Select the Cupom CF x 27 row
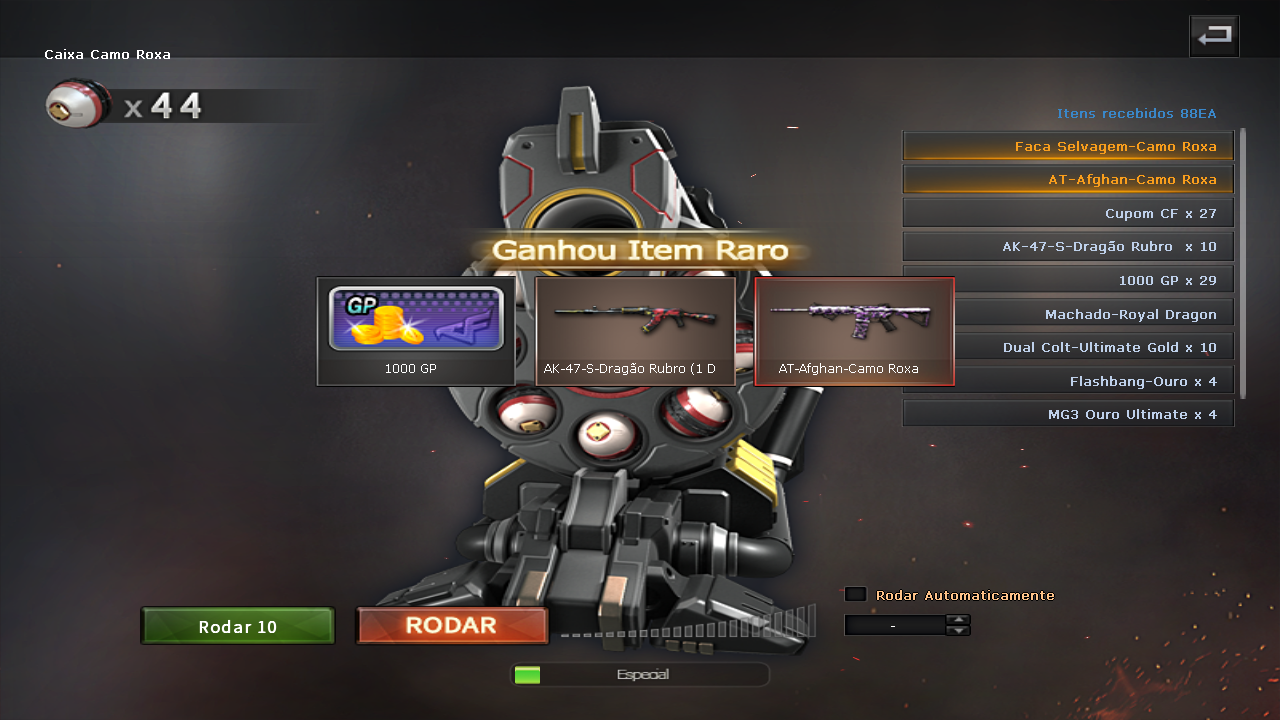The width and height of the screenshot is (1280, 720). pos(1068,213)
